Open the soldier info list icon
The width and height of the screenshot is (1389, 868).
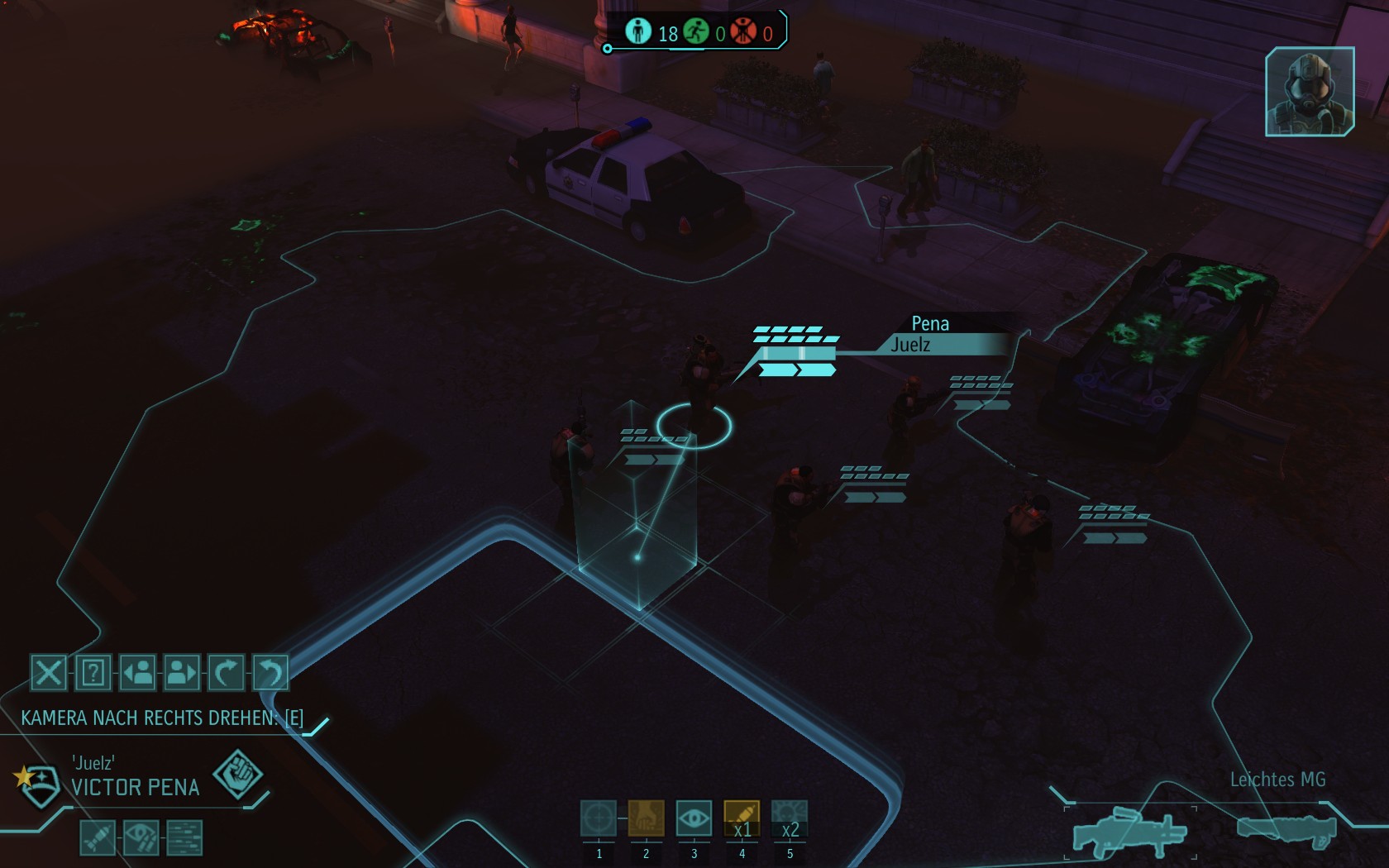184,838
